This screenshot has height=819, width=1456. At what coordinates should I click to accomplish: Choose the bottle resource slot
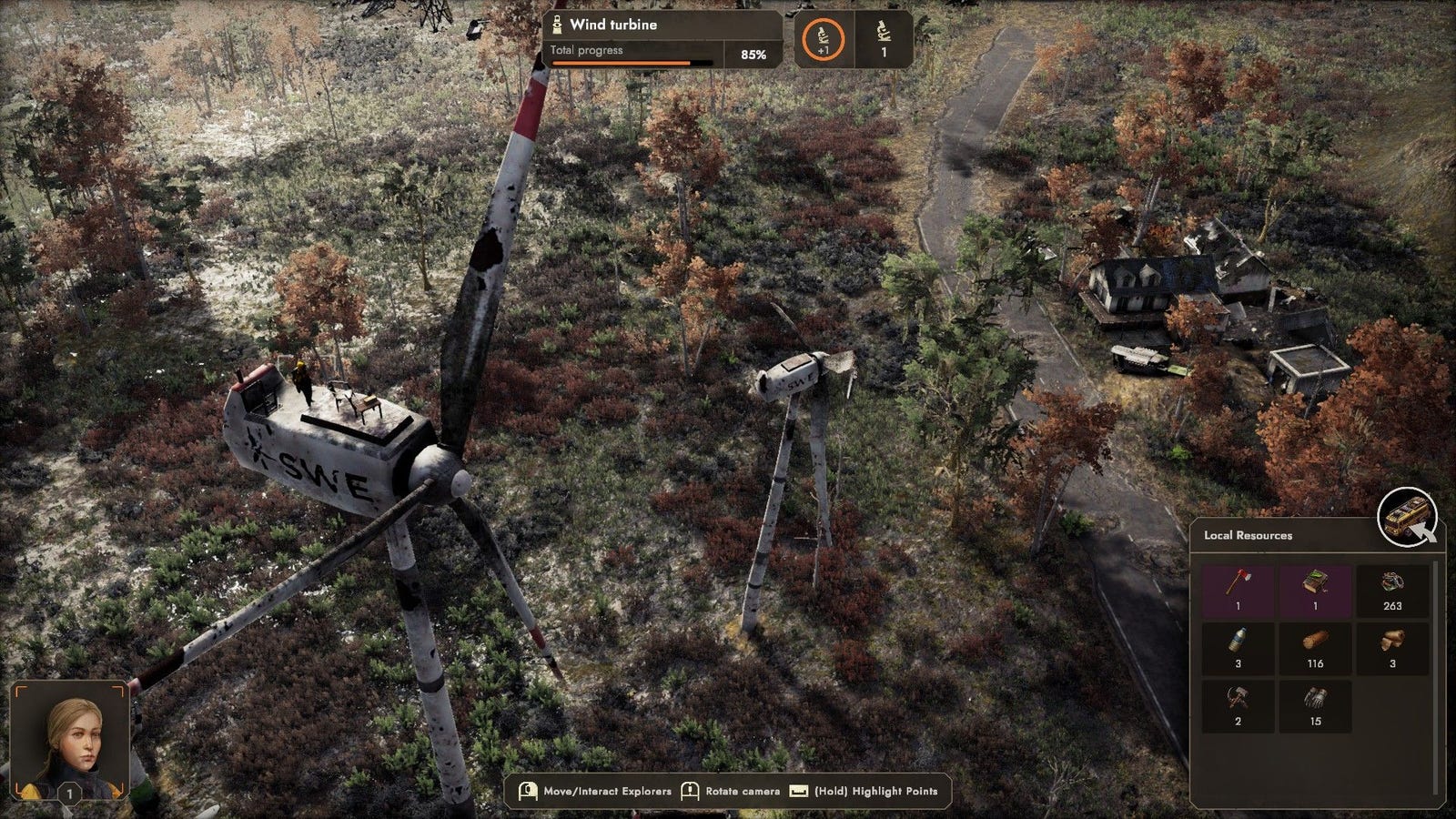[1238, 648]
